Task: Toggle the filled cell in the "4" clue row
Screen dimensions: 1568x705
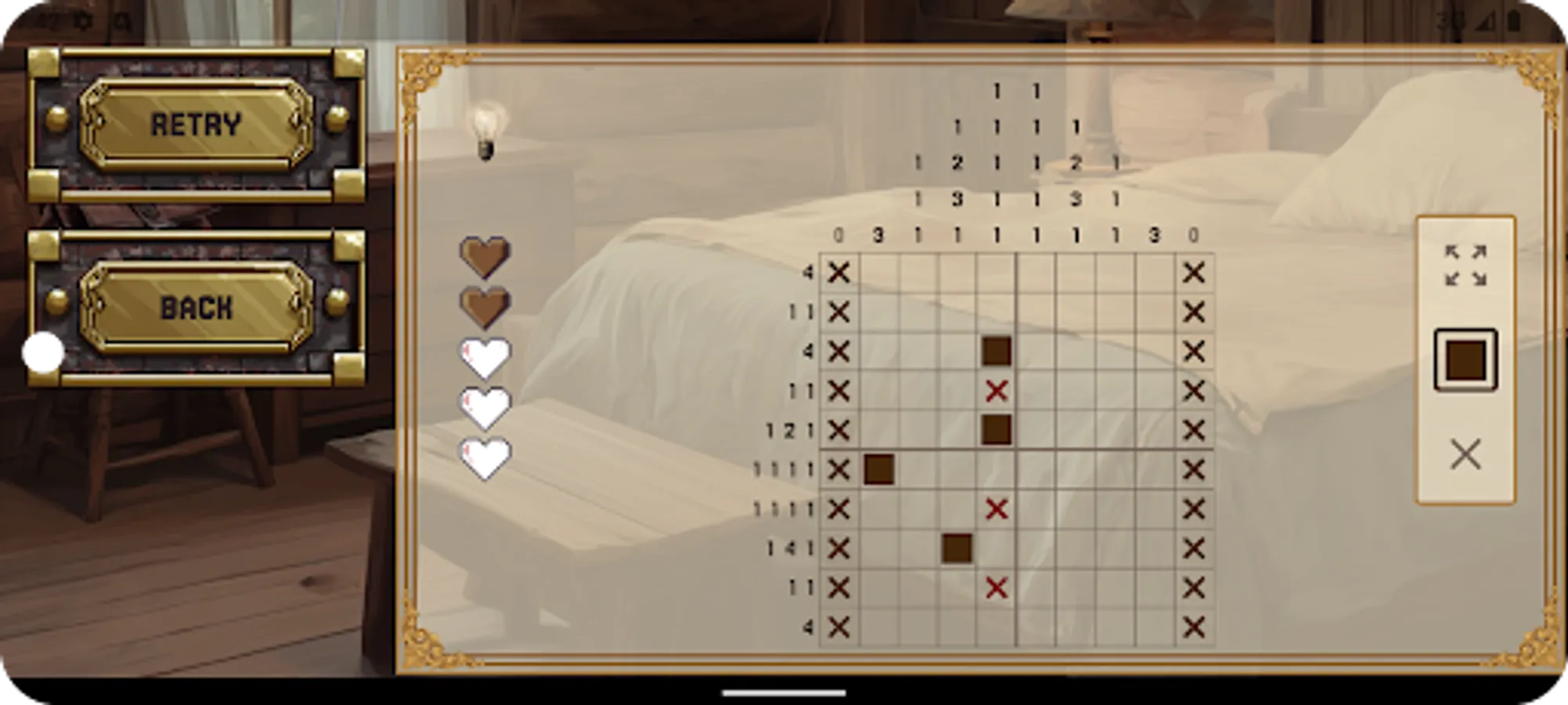Action: (996, 351)
